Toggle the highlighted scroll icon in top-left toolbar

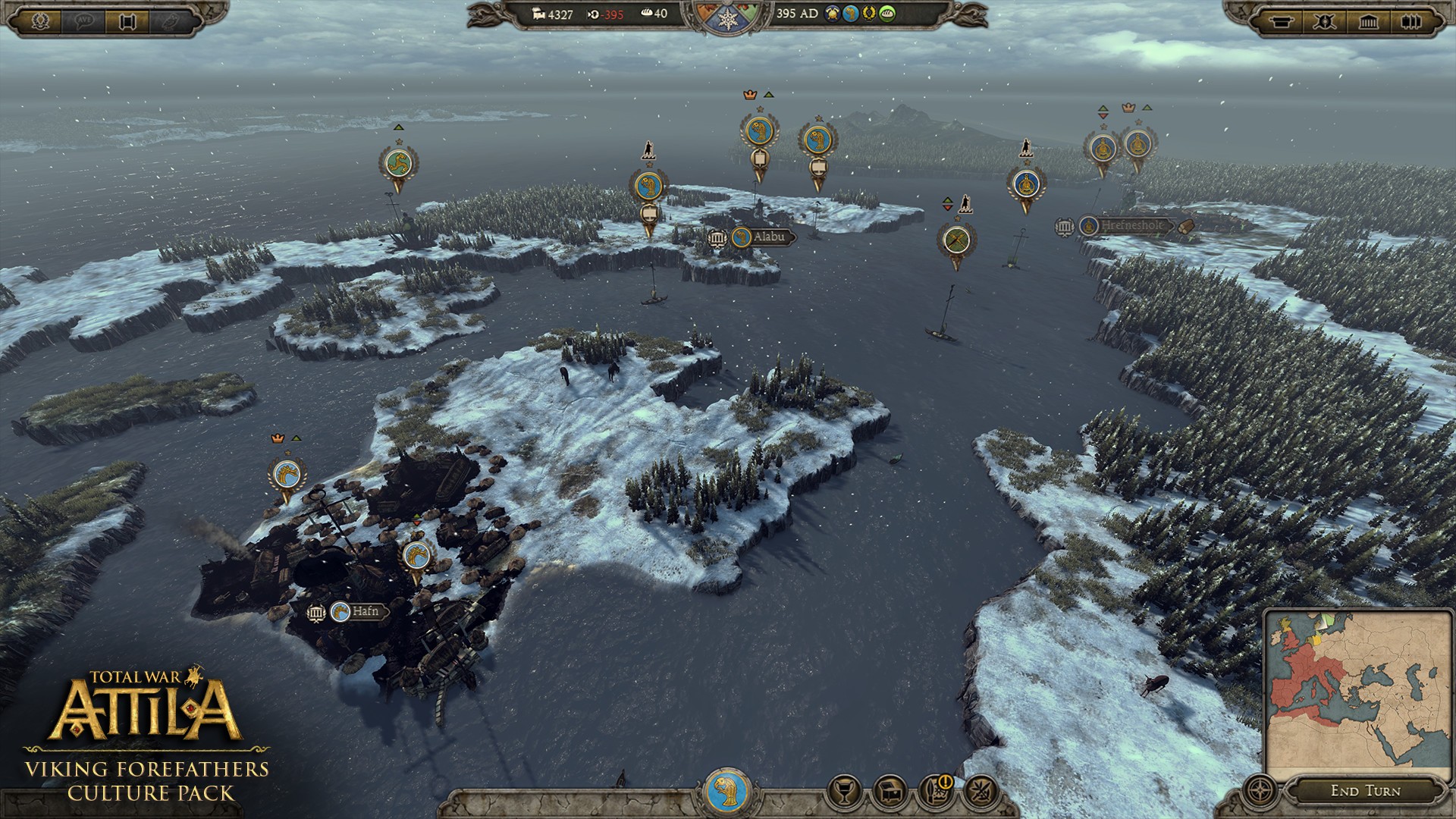[x=127, y=21]
